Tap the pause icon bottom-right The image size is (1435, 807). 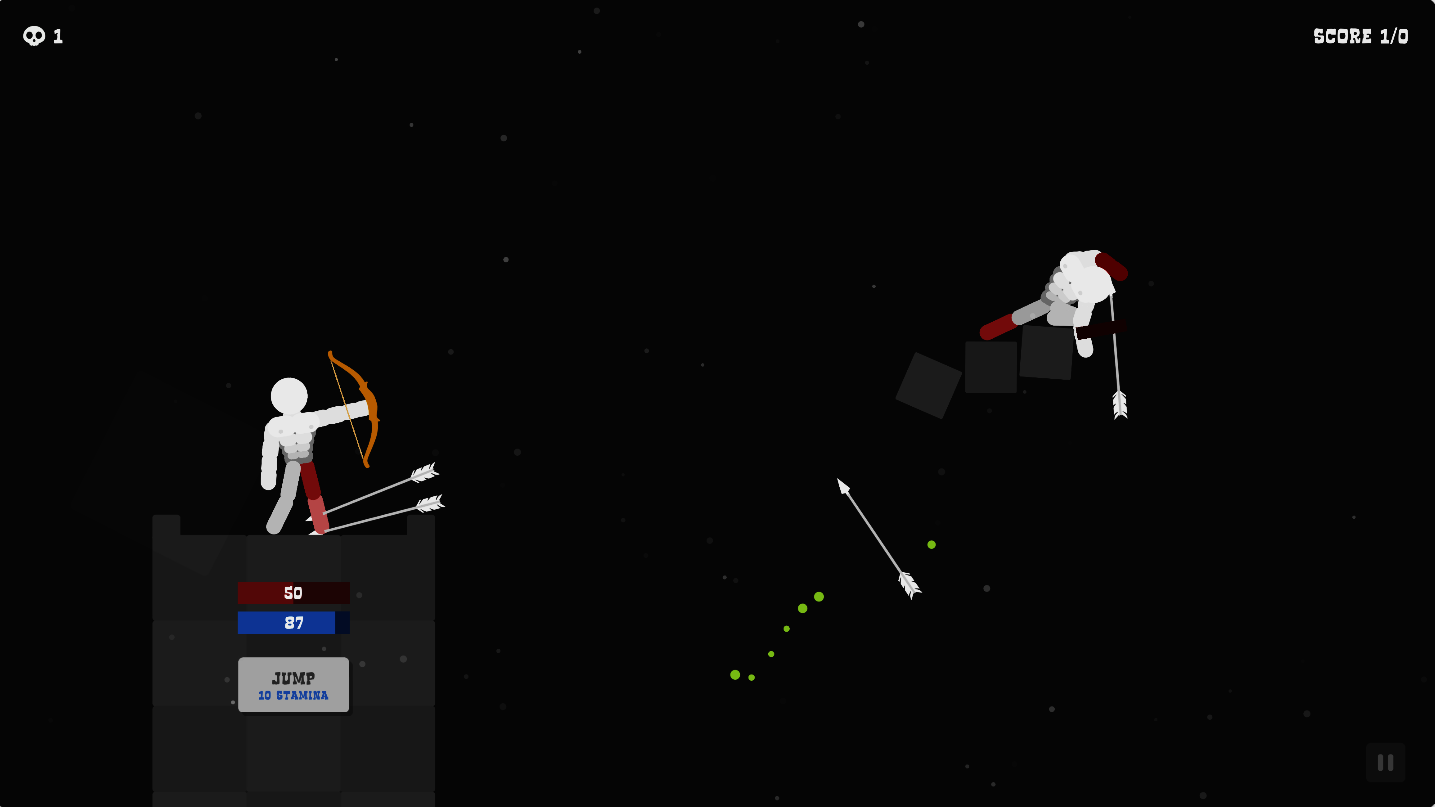(1384, 762)
